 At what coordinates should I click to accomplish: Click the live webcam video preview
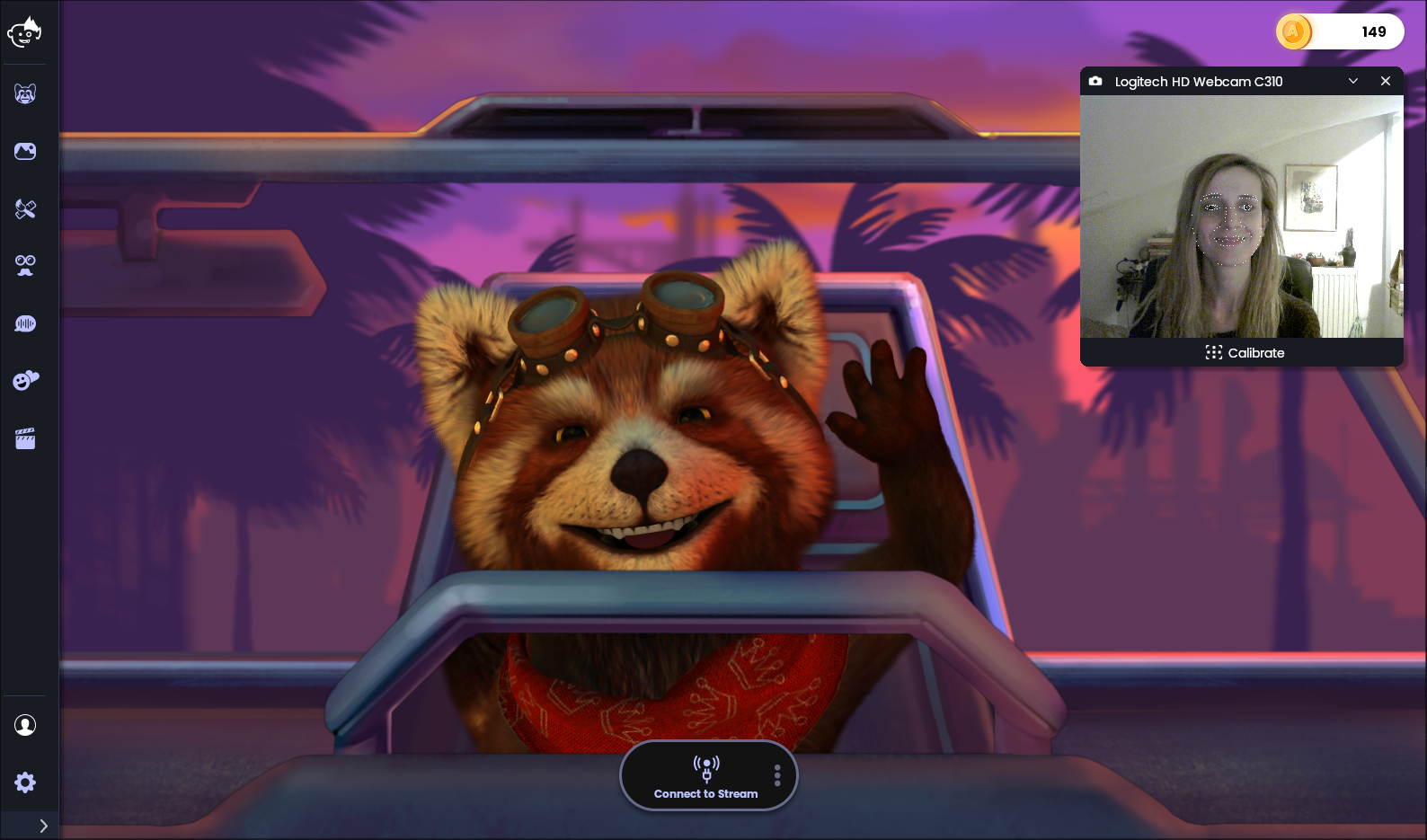coord(1241,216)
